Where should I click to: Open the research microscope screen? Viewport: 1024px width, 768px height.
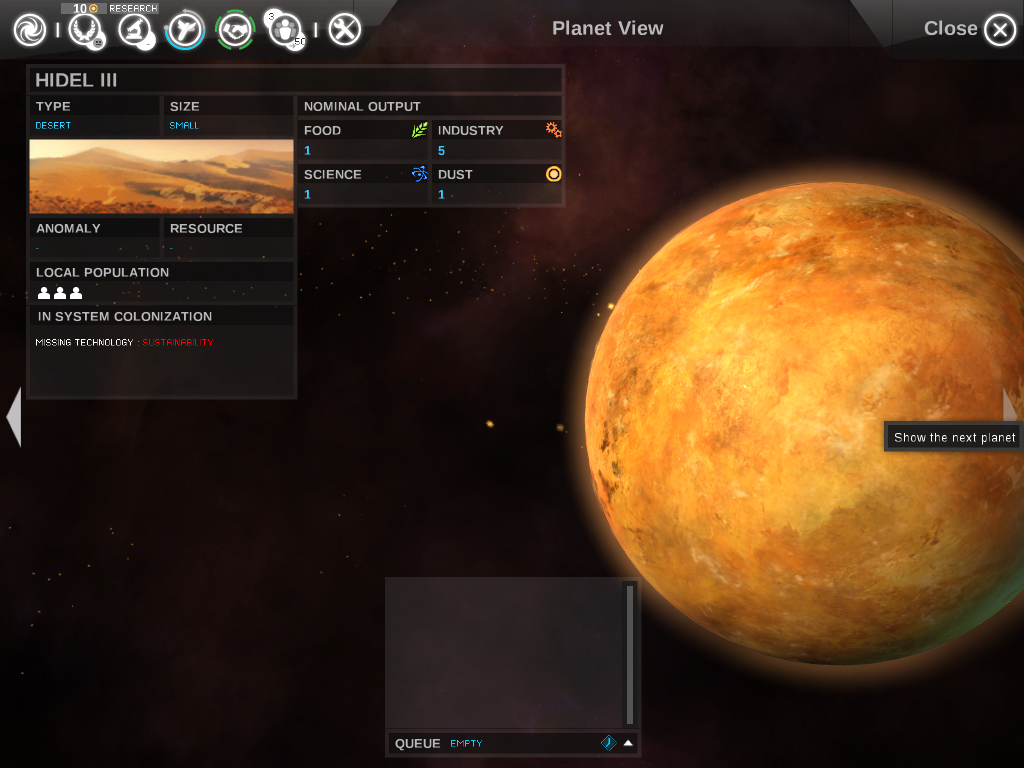135,30
